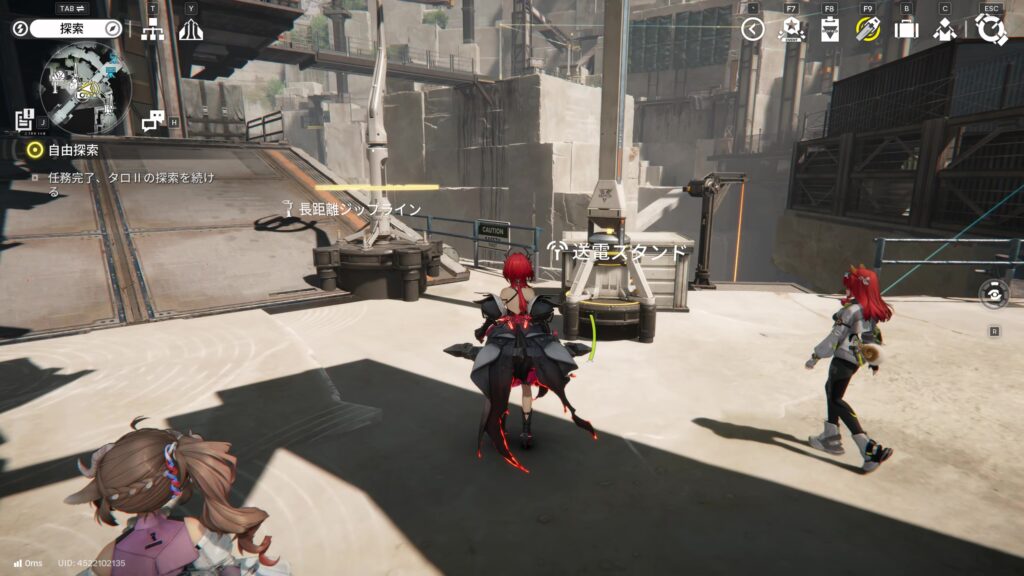Viewport: 1024px width, 576px height.
Task: Open the briefcase inventory icon
Action: [x=906, y=29]
